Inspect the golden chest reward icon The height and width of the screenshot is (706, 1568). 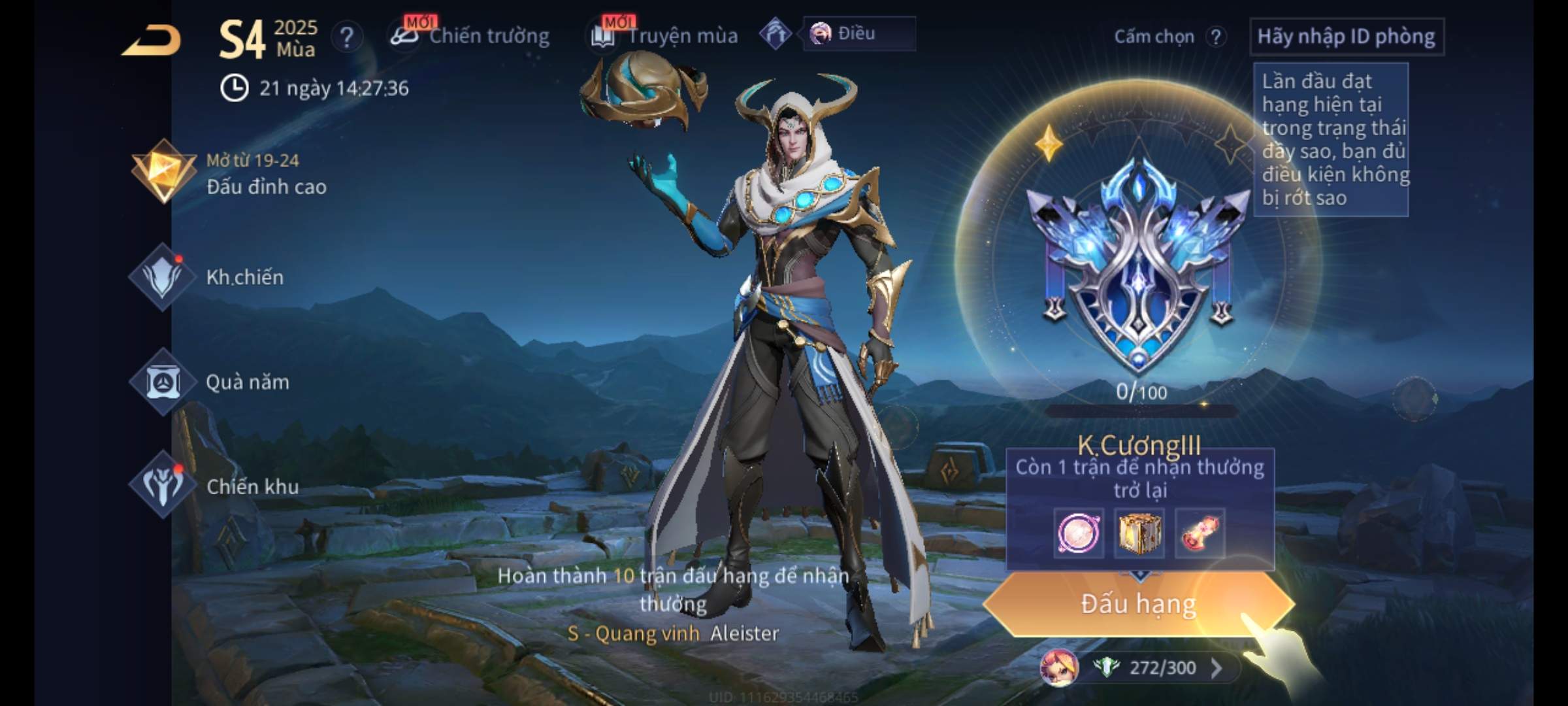[1139, 533]
